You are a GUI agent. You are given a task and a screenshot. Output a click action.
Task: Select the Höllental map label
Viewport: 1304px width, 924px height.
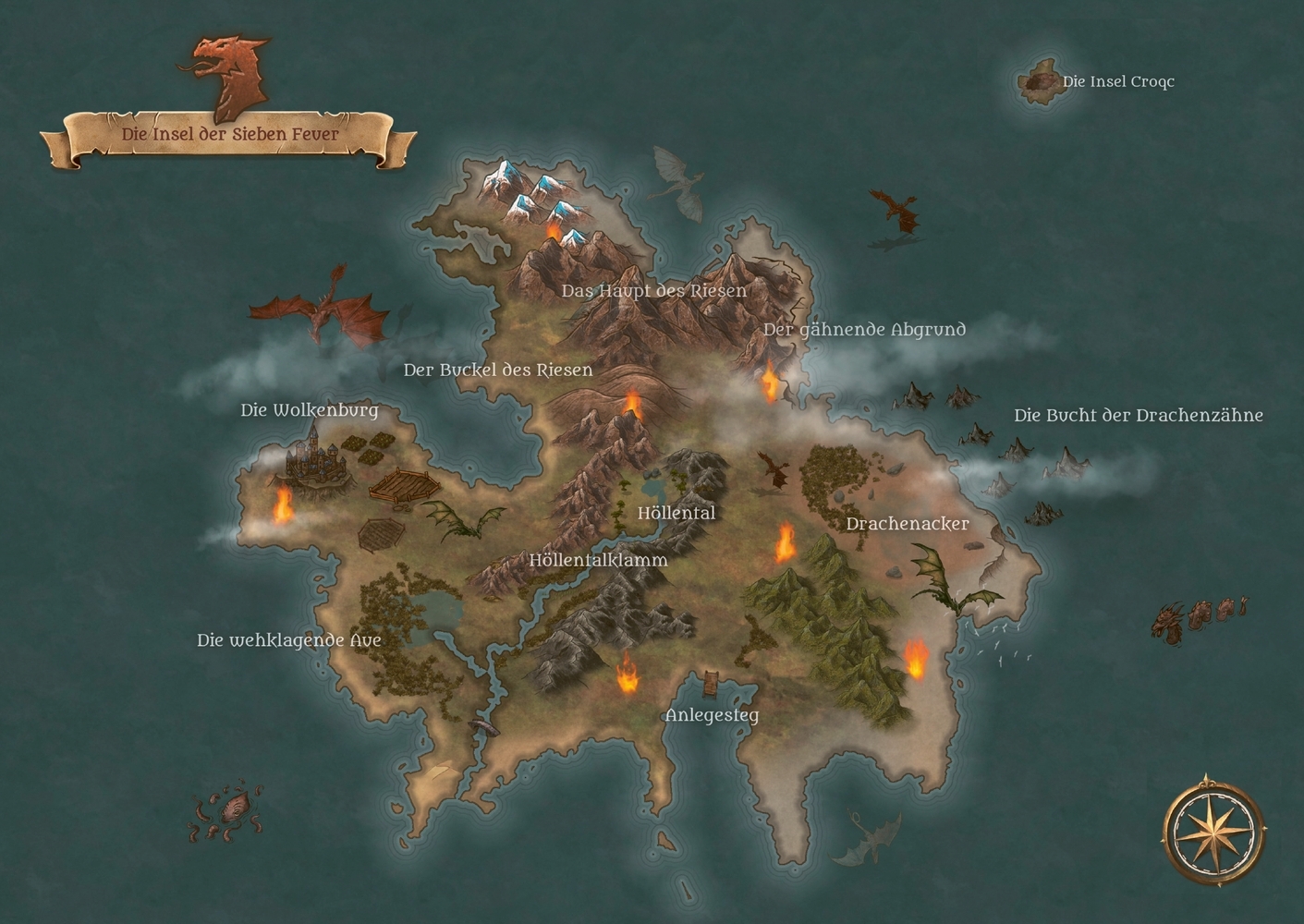click(x=676, y=513)
